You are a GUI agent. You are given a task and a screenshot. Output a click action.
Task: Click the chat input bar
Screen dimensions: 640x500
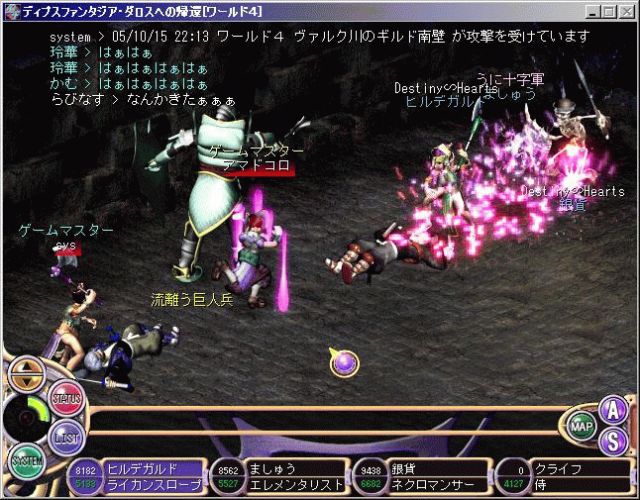pyautogui.click(x=330, y=420)
